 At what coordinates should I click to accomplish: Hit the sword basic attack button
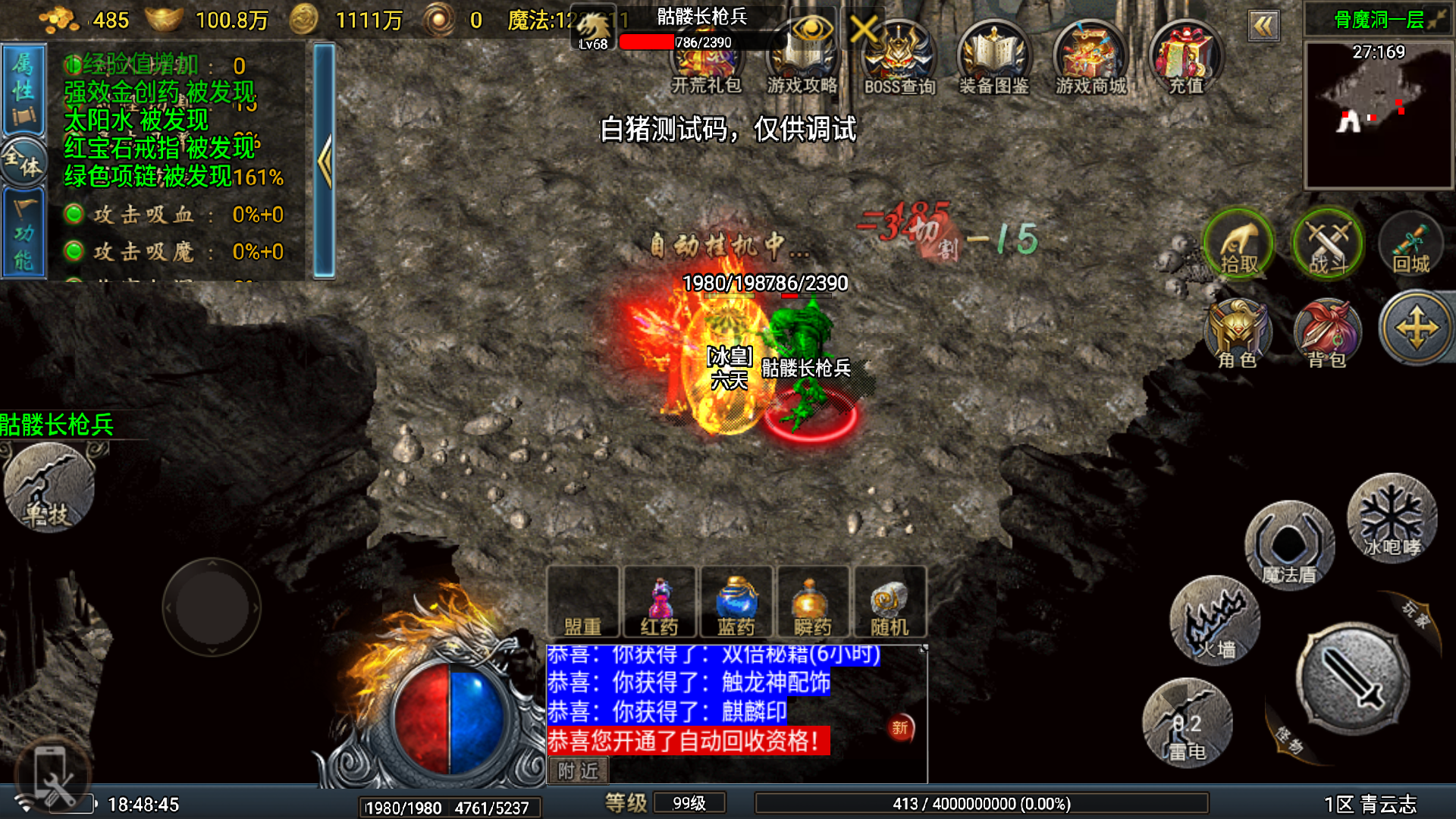[1354, 679]
